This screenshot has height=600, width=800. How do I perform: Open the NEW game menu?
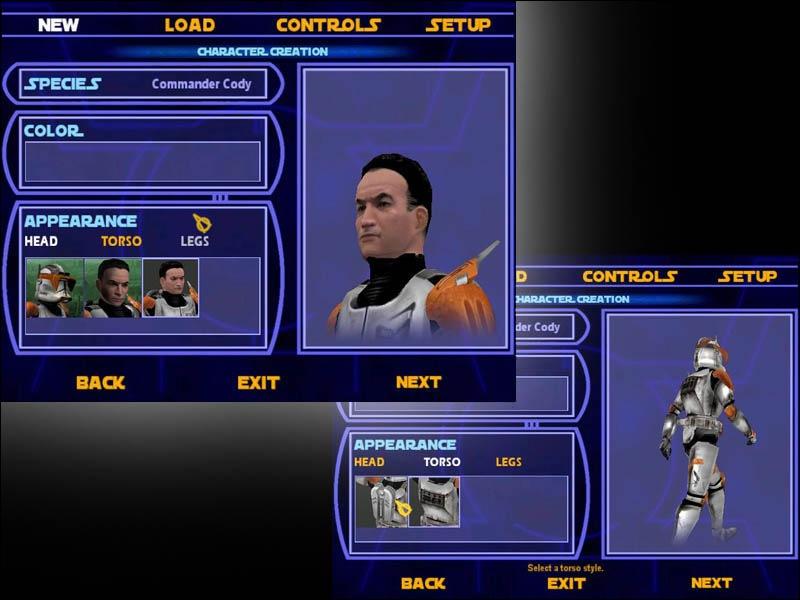point(58,25)
